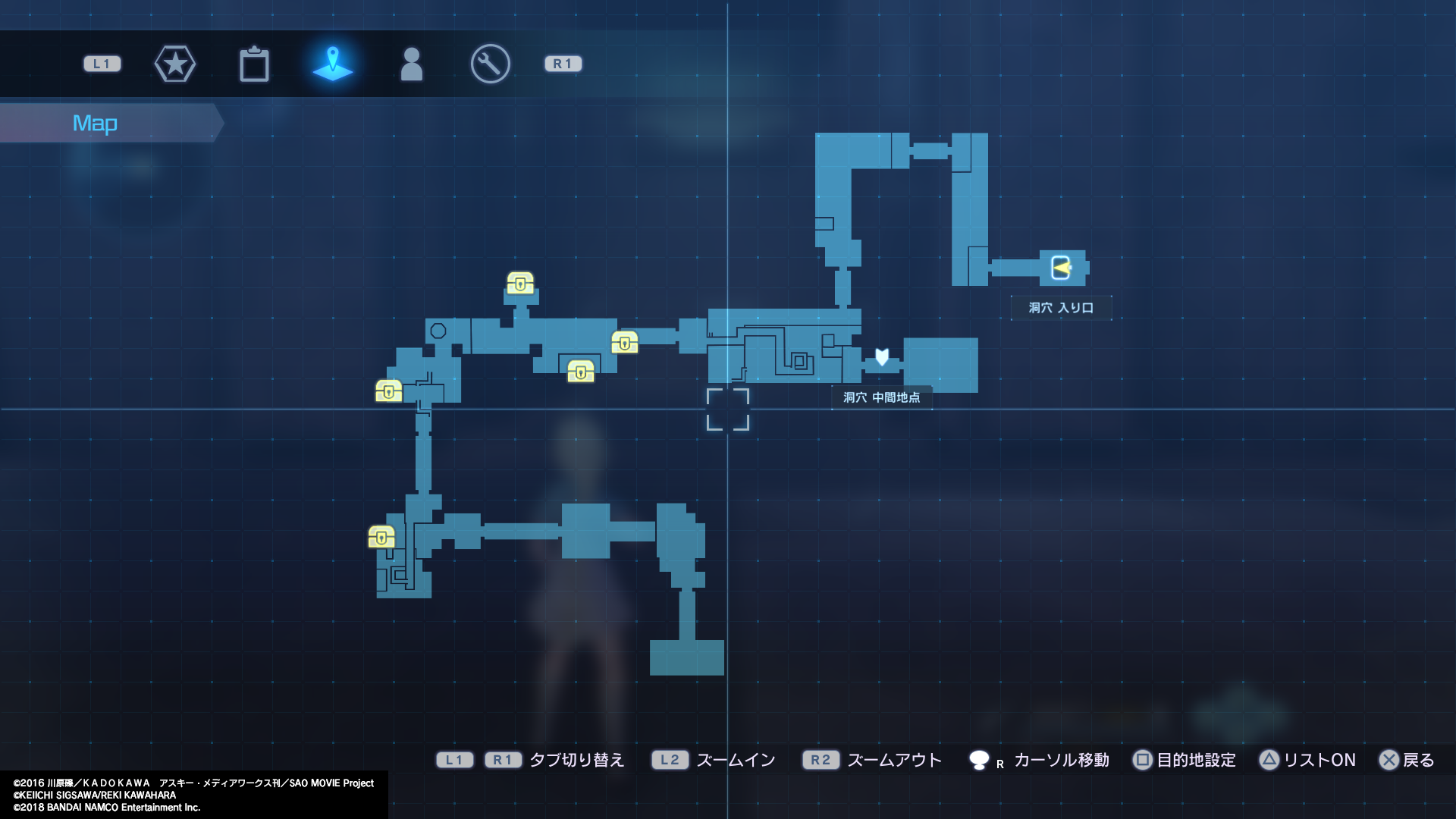Open the wrench settings tab icon
Viewport: 1456px width, 819px height.
(490, 64)
